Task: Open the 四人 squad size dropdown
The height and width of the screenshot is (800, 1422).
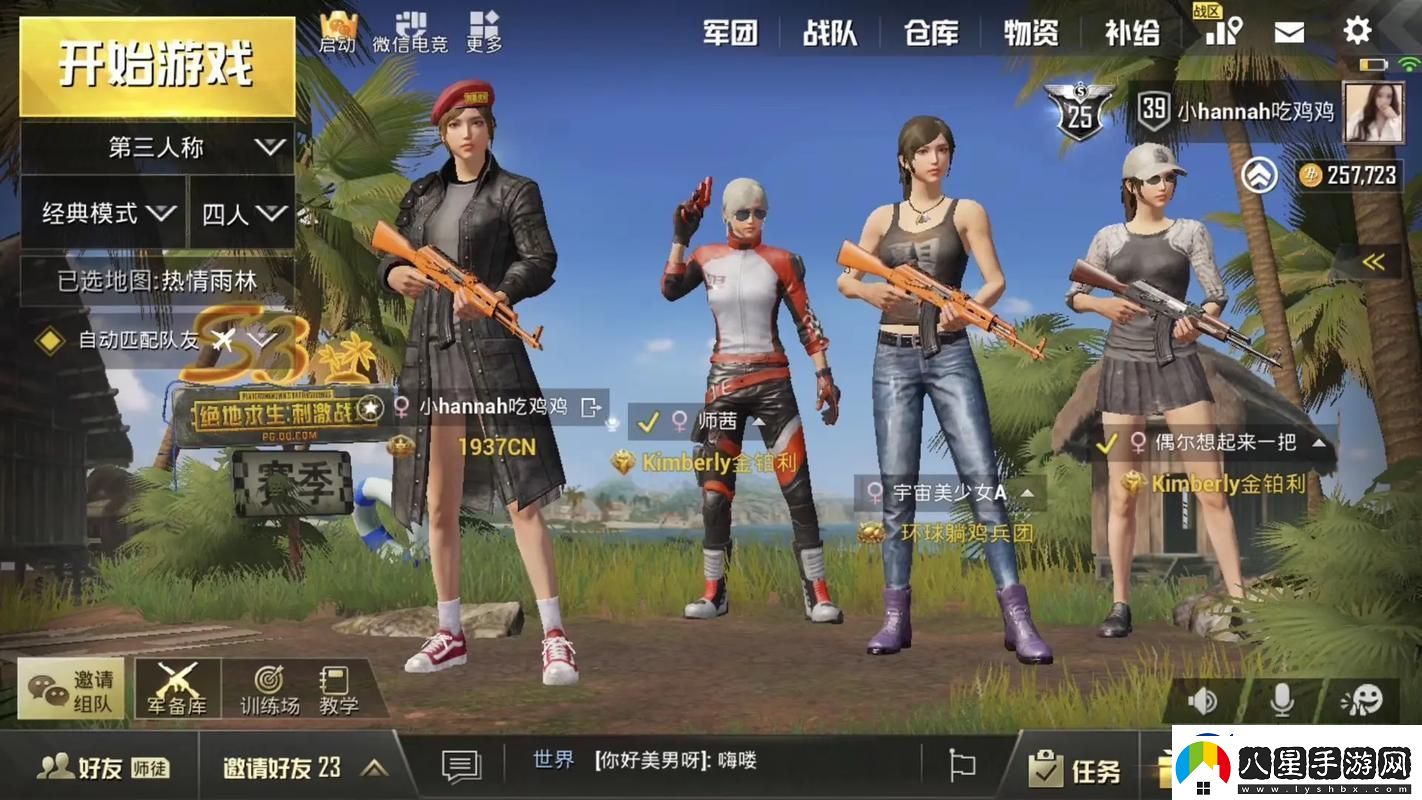Action: (x=240, y=213)
